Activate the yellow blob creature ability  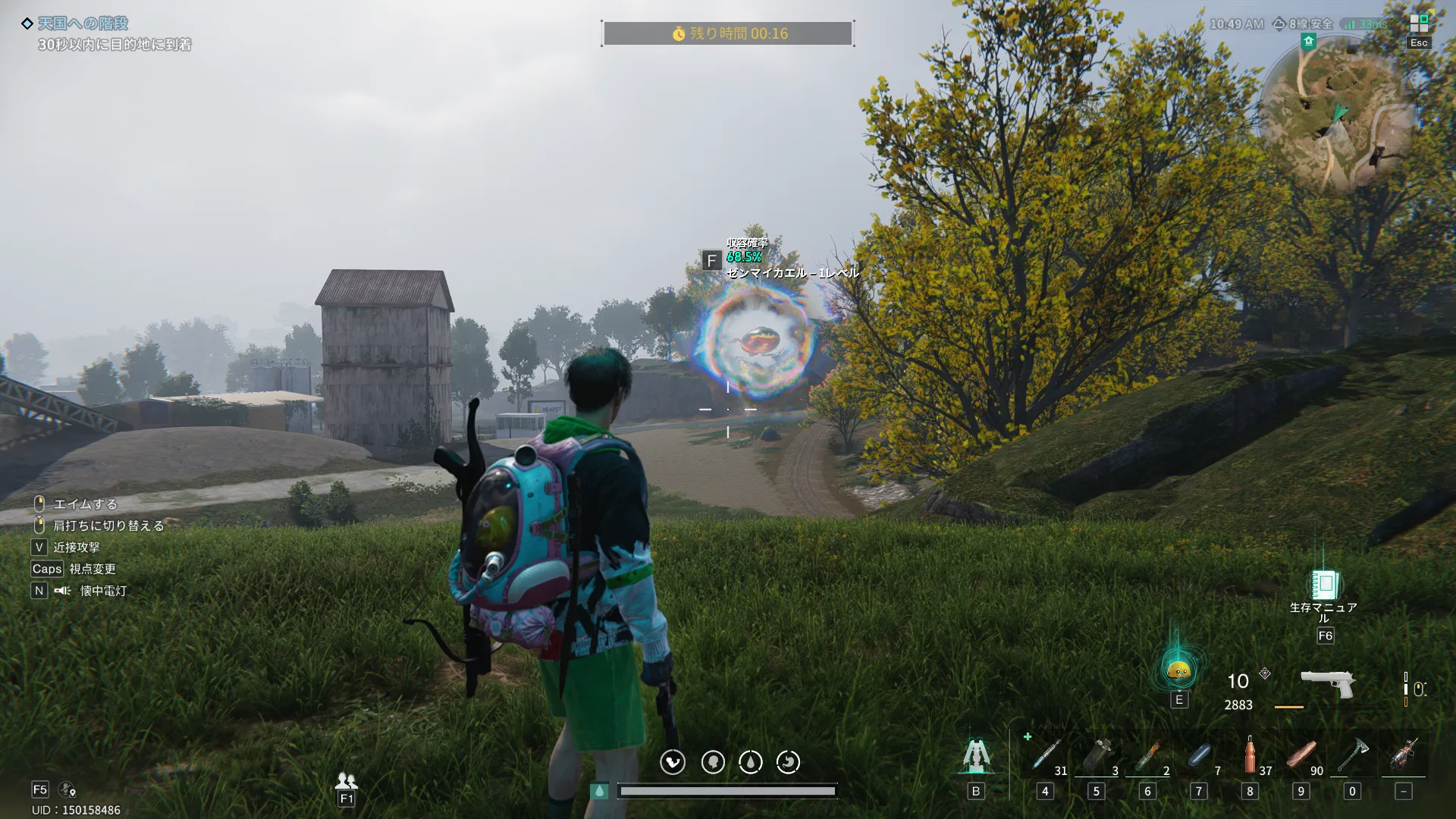(1178, 670)
